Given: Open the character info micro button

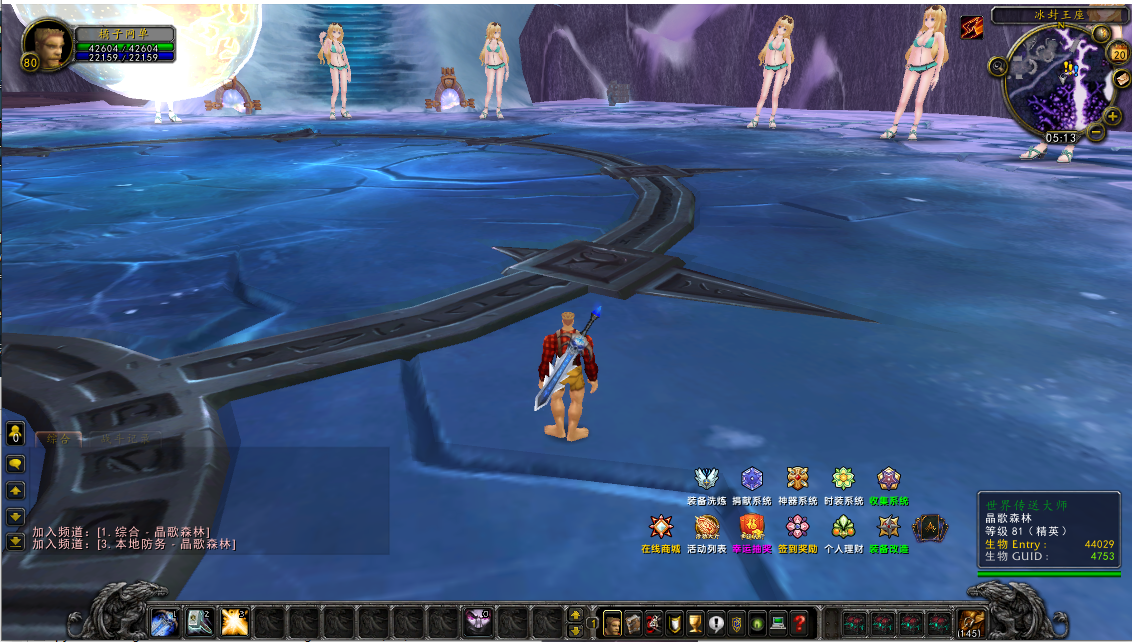Looking at the screenshot, I should 611,623.
